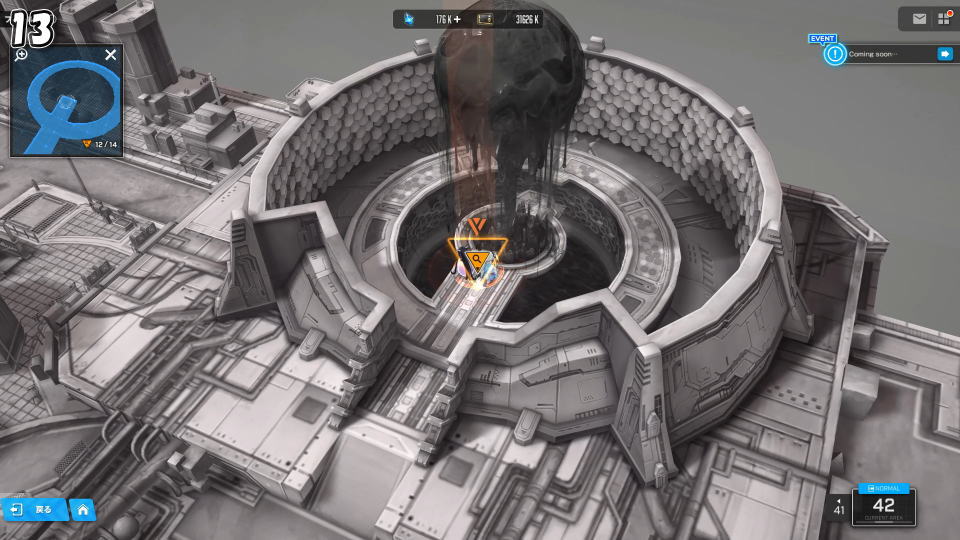
Task: Open the Coming soon event arrow
Action: pyautogui.click(x=944, y=54)
